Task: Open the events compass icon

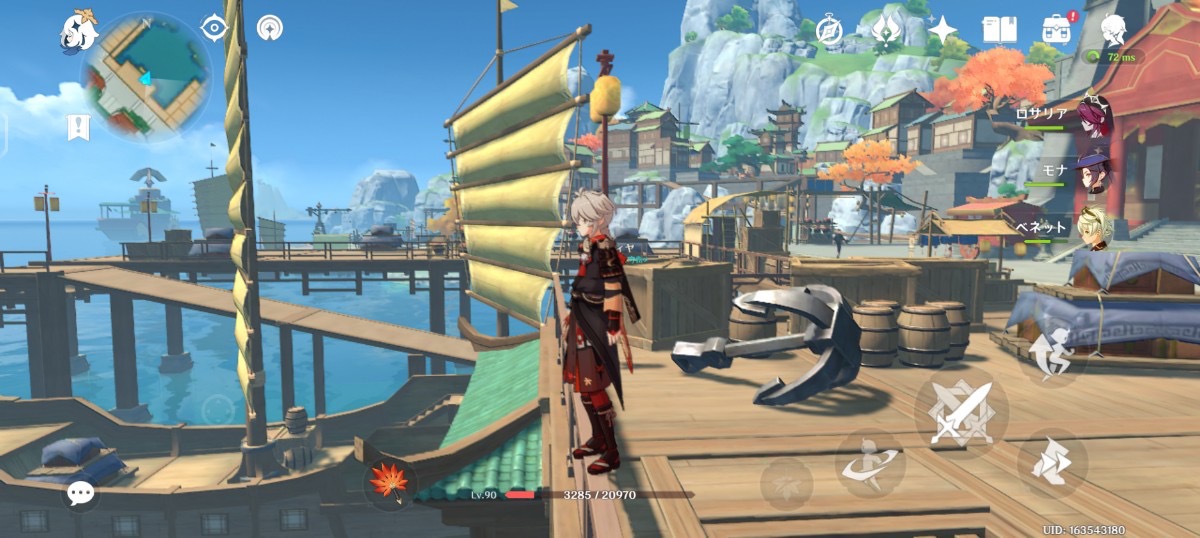Action: pos(829,30)
